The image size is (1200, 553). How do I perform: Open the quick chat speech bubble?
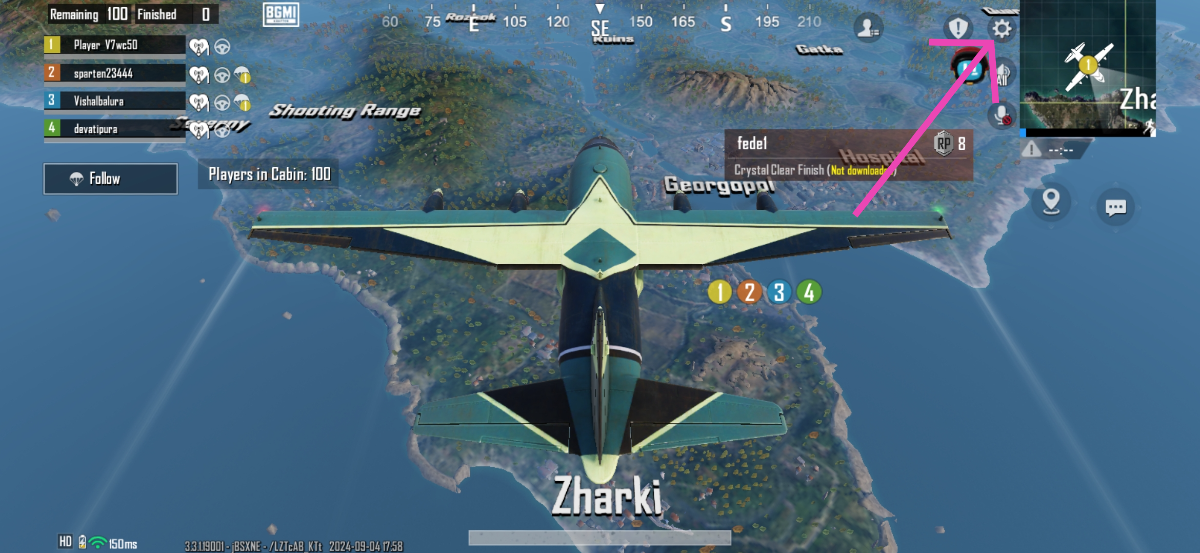coord(1115,207)
